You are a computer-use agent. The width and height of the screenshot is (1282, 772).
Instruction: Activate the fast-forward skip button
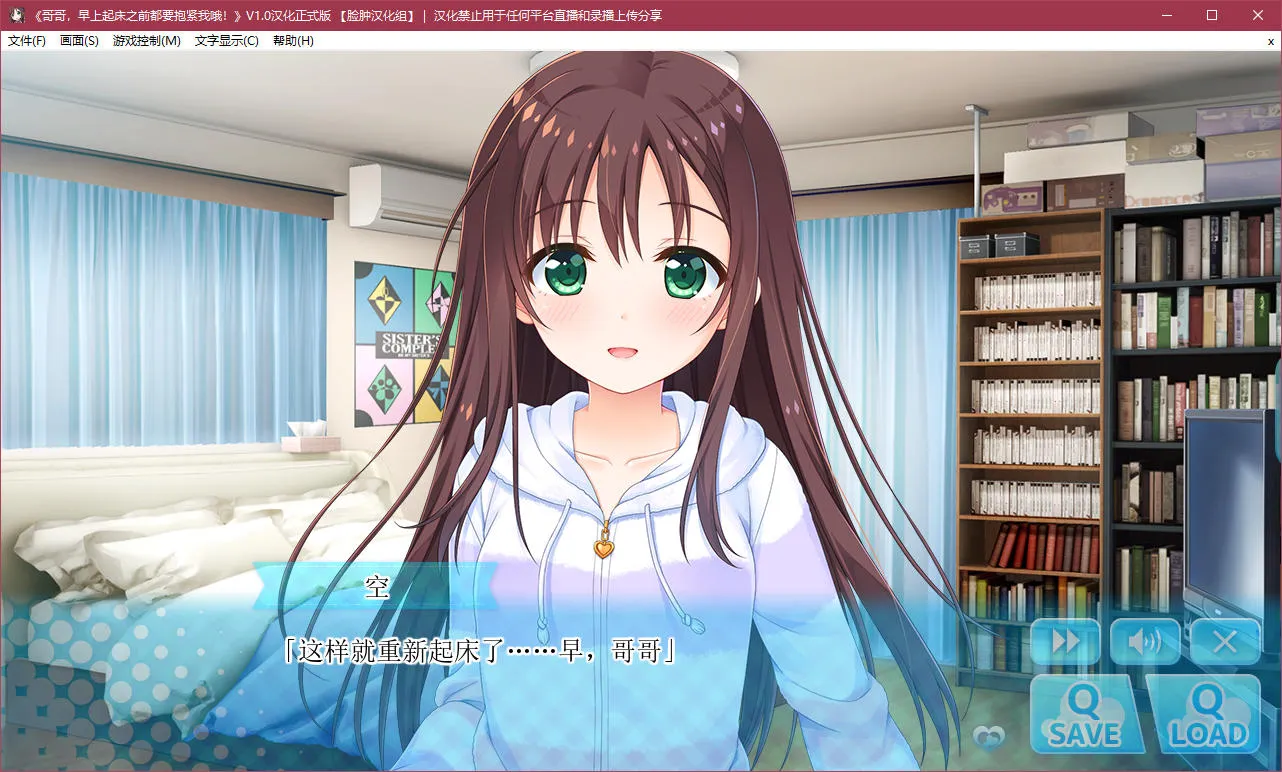point(1065,642)
